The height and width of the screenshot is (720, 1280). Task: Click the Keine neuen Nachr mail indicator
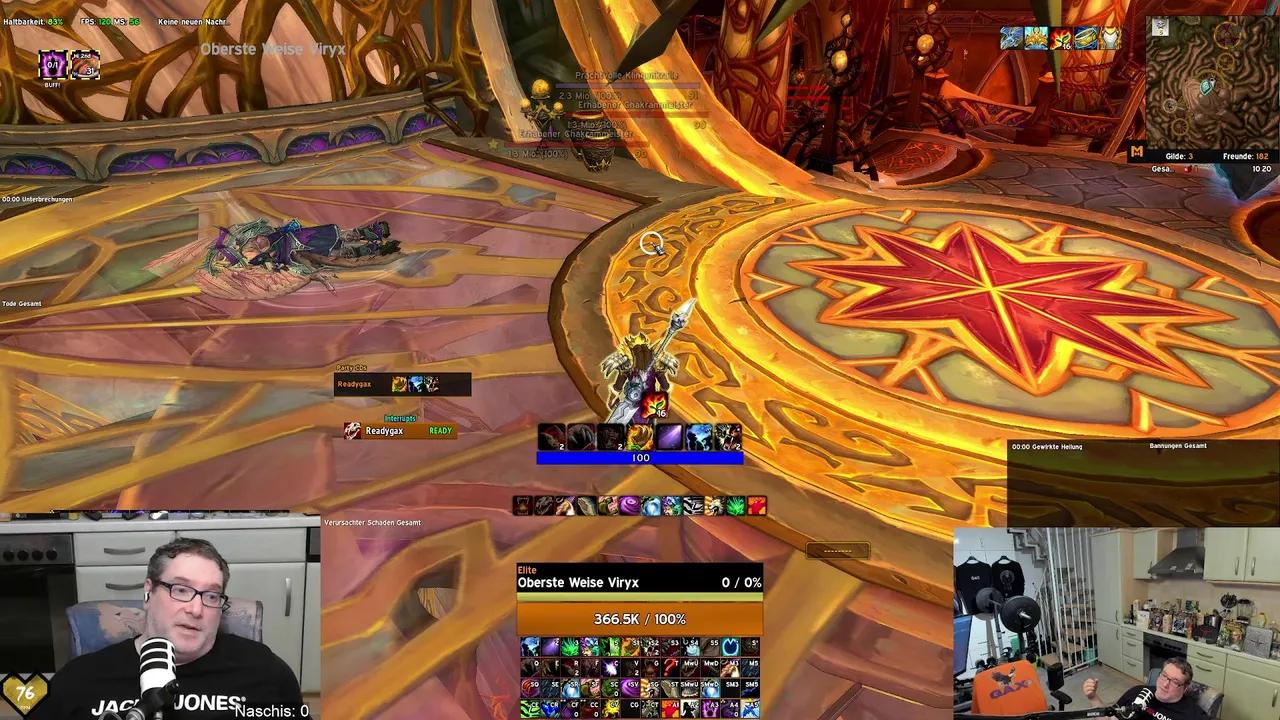tap(192, 21)
